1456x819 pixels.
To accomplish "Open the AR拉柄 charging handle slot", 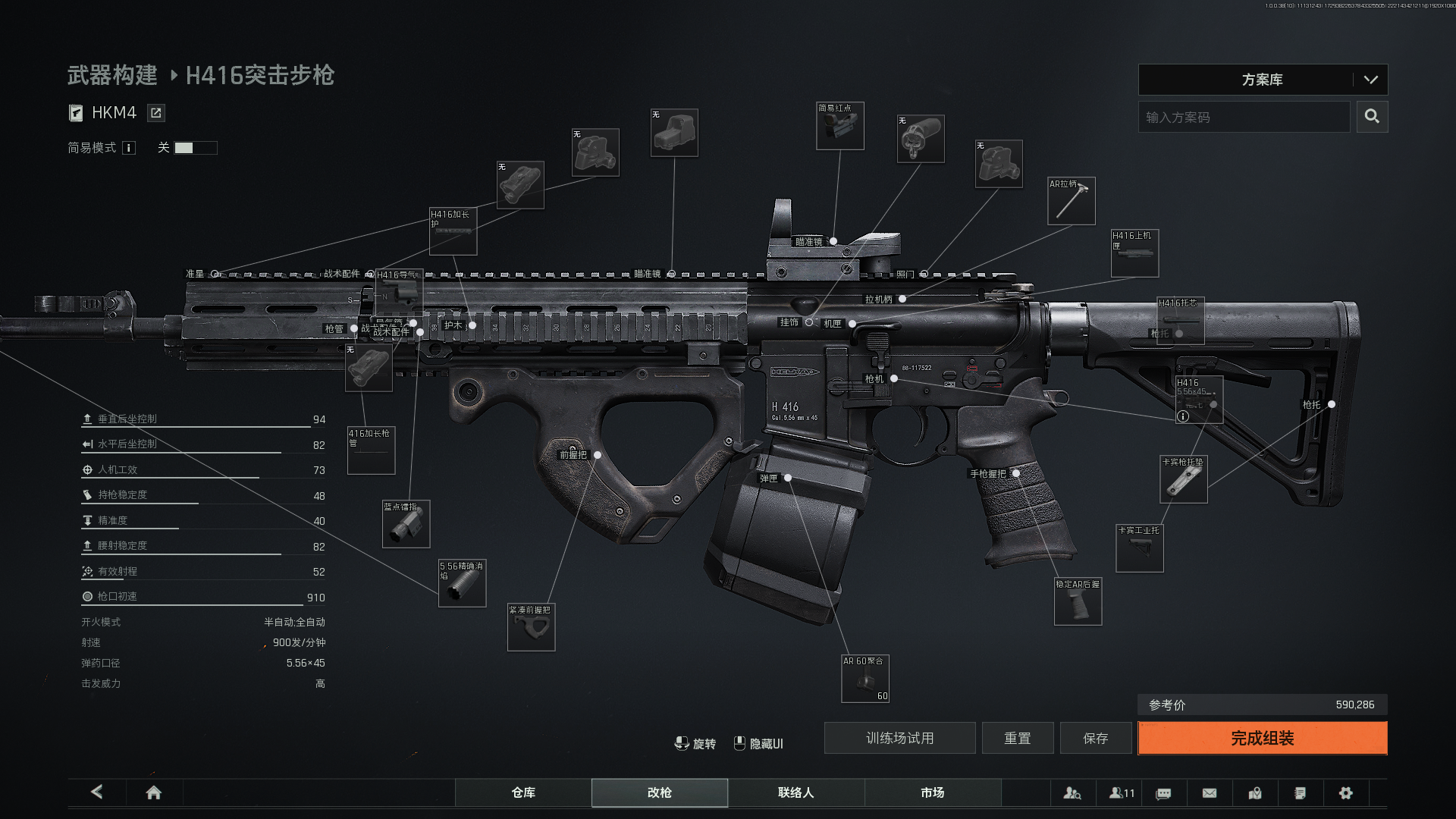I will click(x=1071, y=201).
